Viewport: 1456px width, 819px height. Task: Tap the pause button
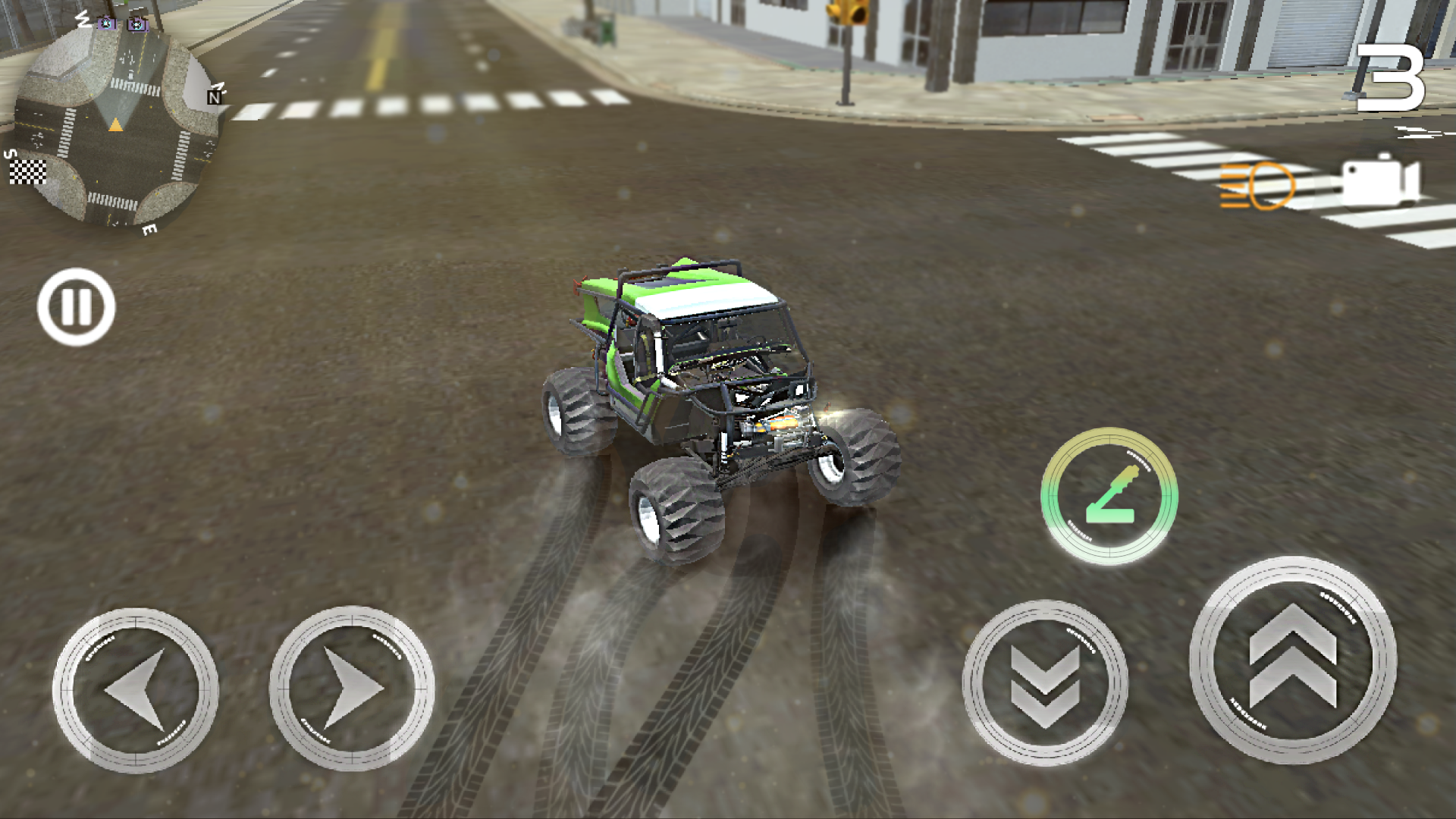tap(76, 308)
